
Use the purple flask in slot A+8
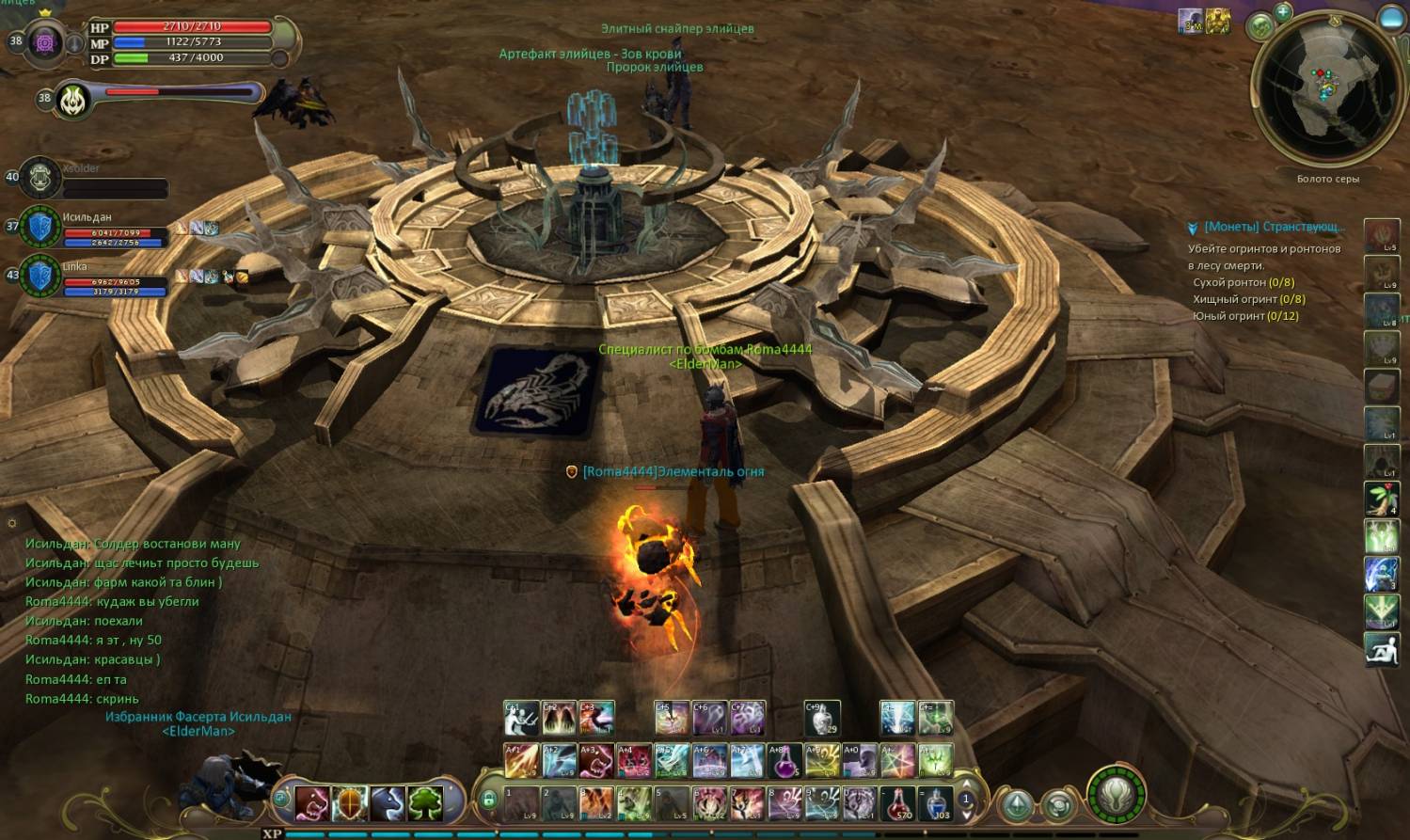tap(784, 761)
